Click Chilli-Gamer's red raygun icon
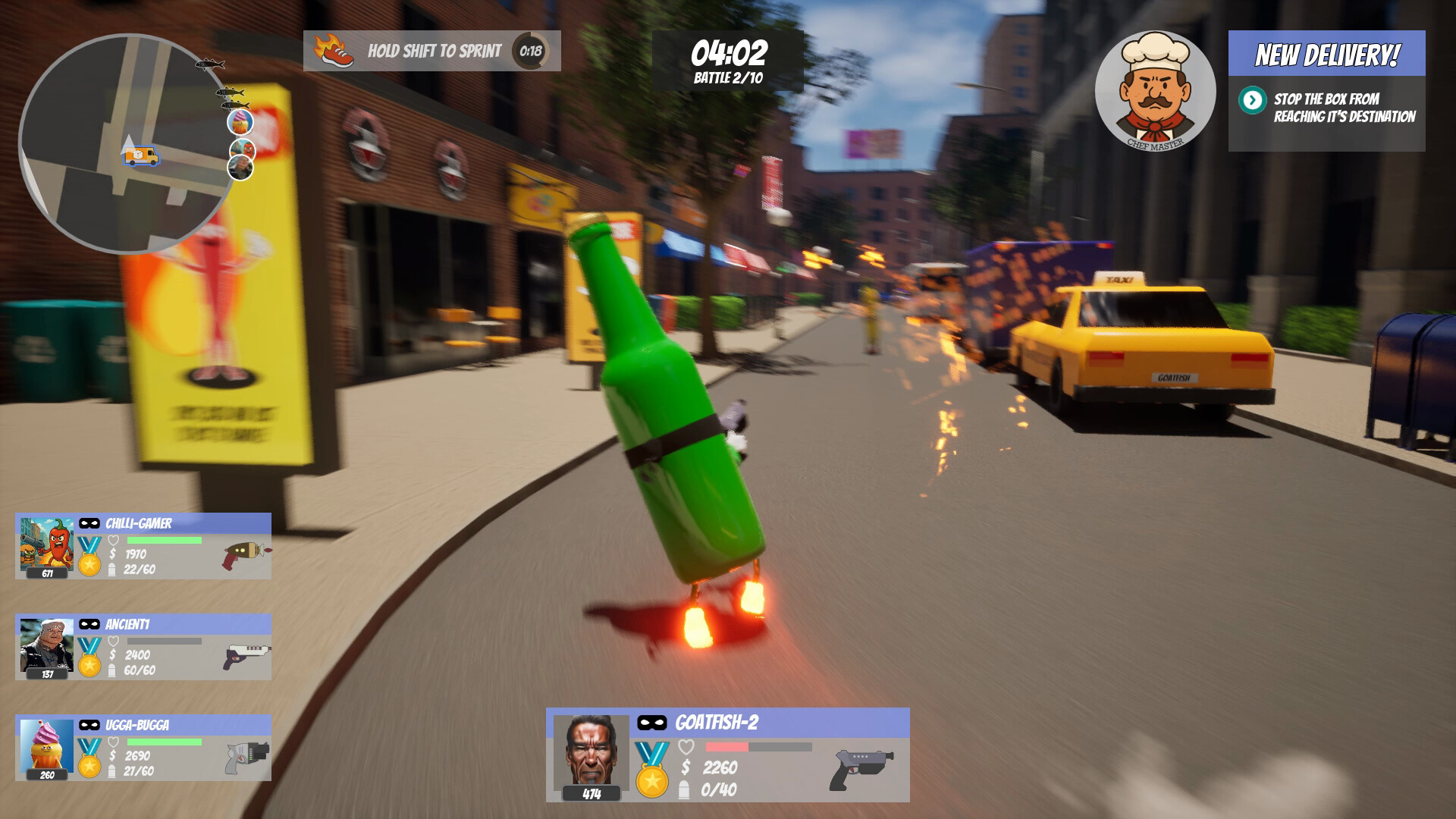Screen dimensions: 1456x819 (x=244, y=555)
